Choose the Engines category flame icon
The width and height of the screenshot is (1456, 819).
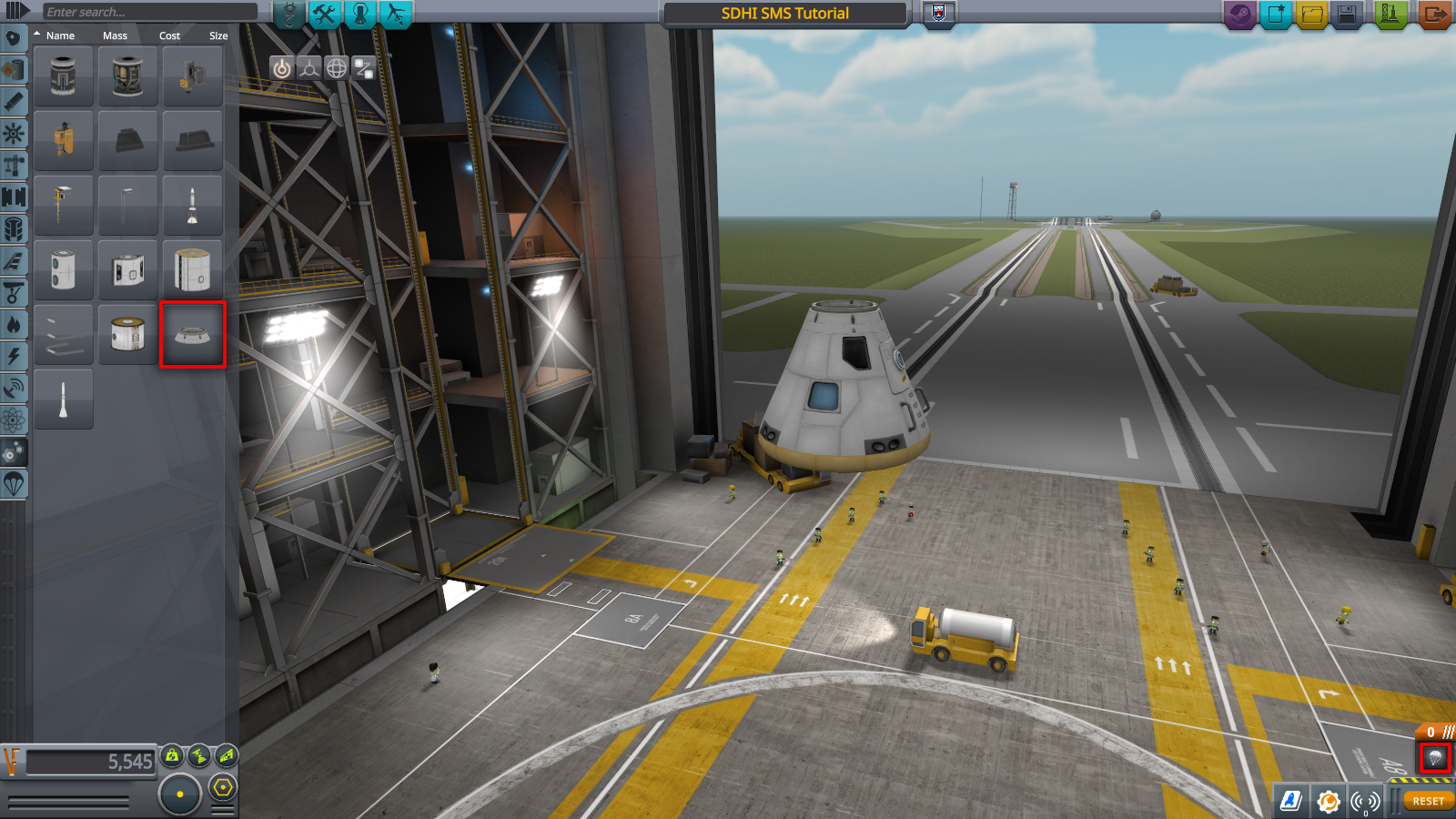coord(14,324)
